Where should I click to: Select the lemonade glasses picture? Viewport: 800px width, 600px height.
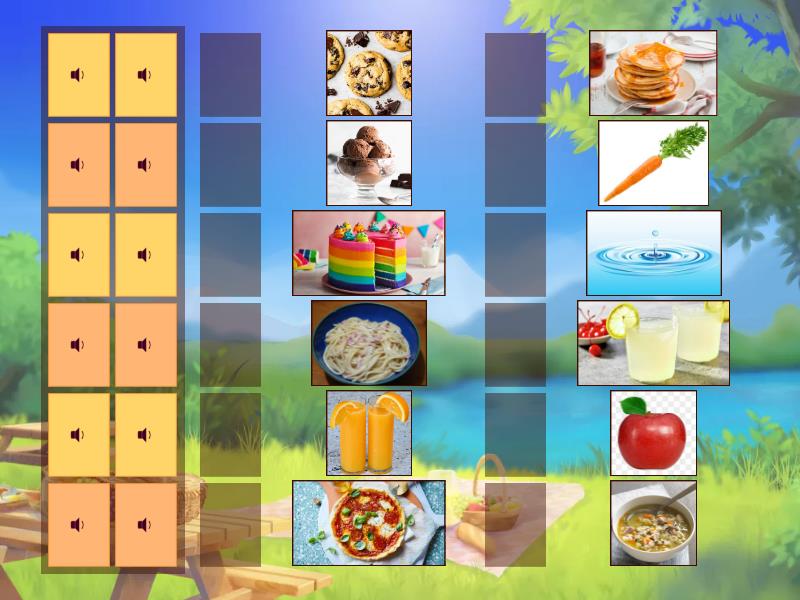point(653,343)
